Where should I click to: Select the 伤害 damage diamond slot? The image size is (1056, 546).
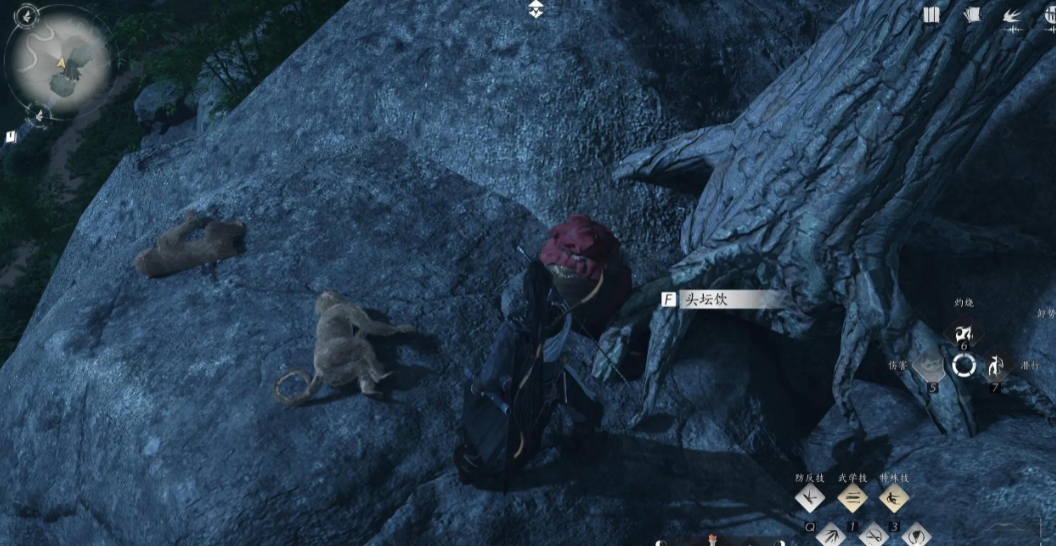point(929,365)
